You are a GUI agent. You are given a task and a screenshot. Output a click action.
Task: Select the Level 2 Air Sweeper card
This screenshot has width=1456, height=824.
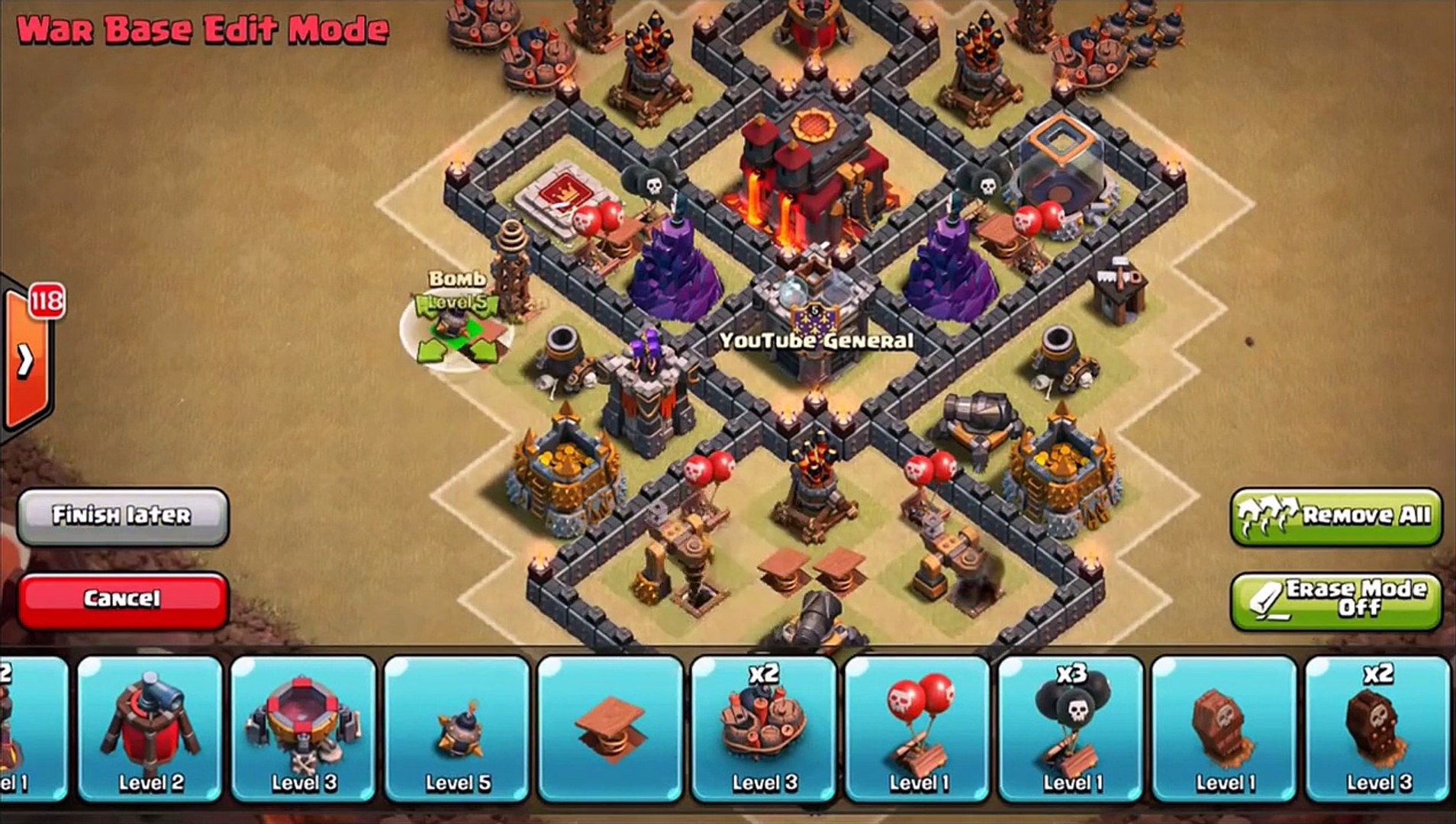150,729
